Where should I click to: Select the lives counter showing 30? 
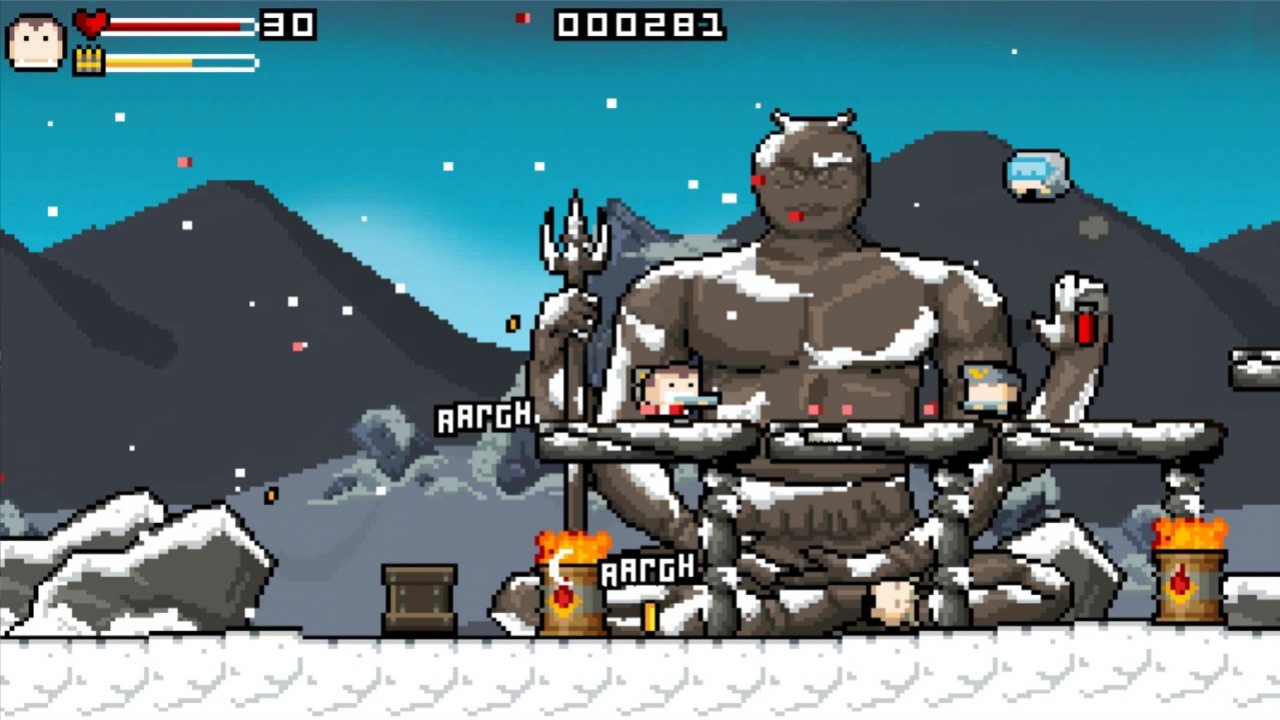coord(288,24)
